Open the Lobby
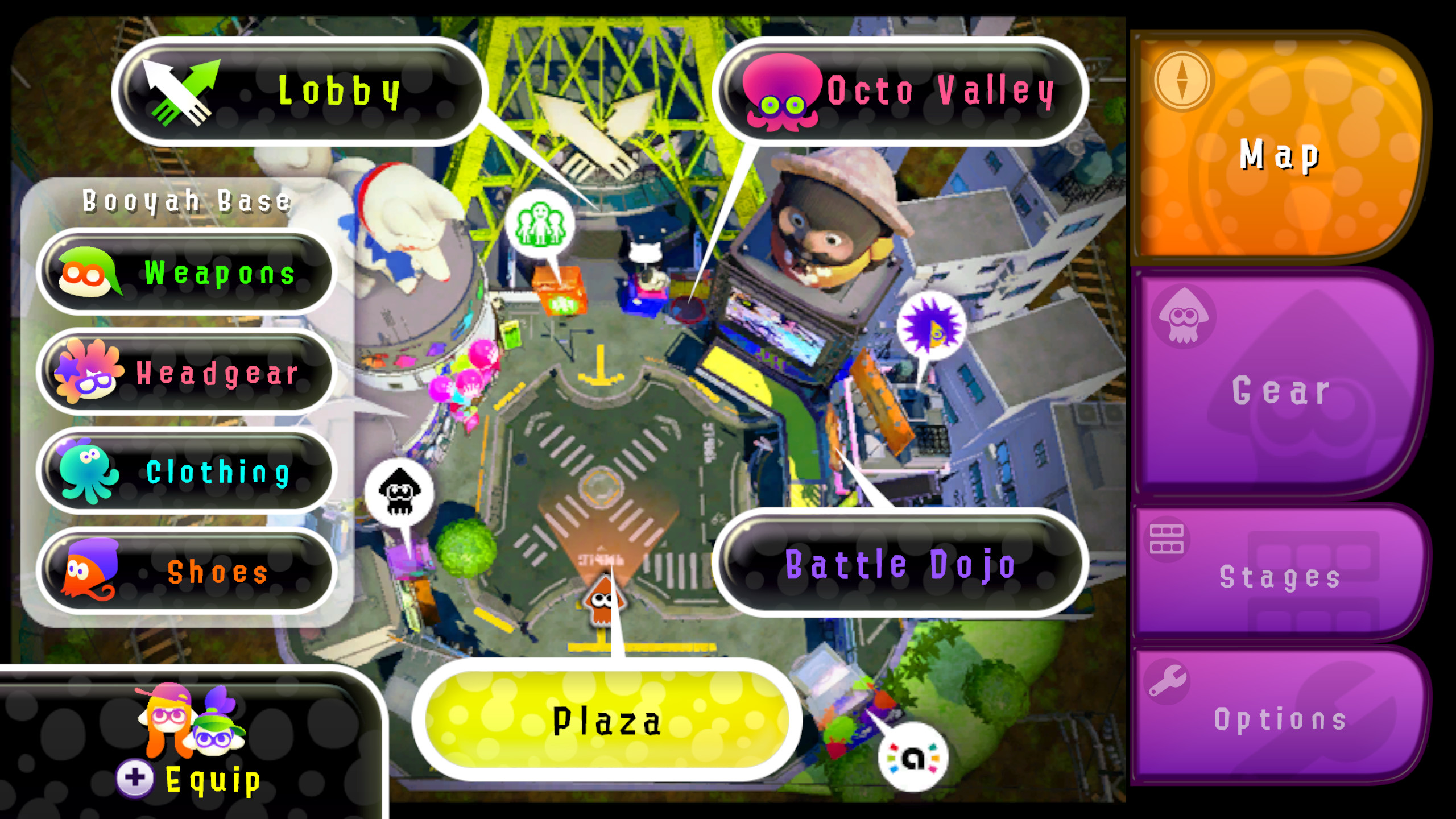This screenshot has width=1456, height=819. tap(338, 91)
